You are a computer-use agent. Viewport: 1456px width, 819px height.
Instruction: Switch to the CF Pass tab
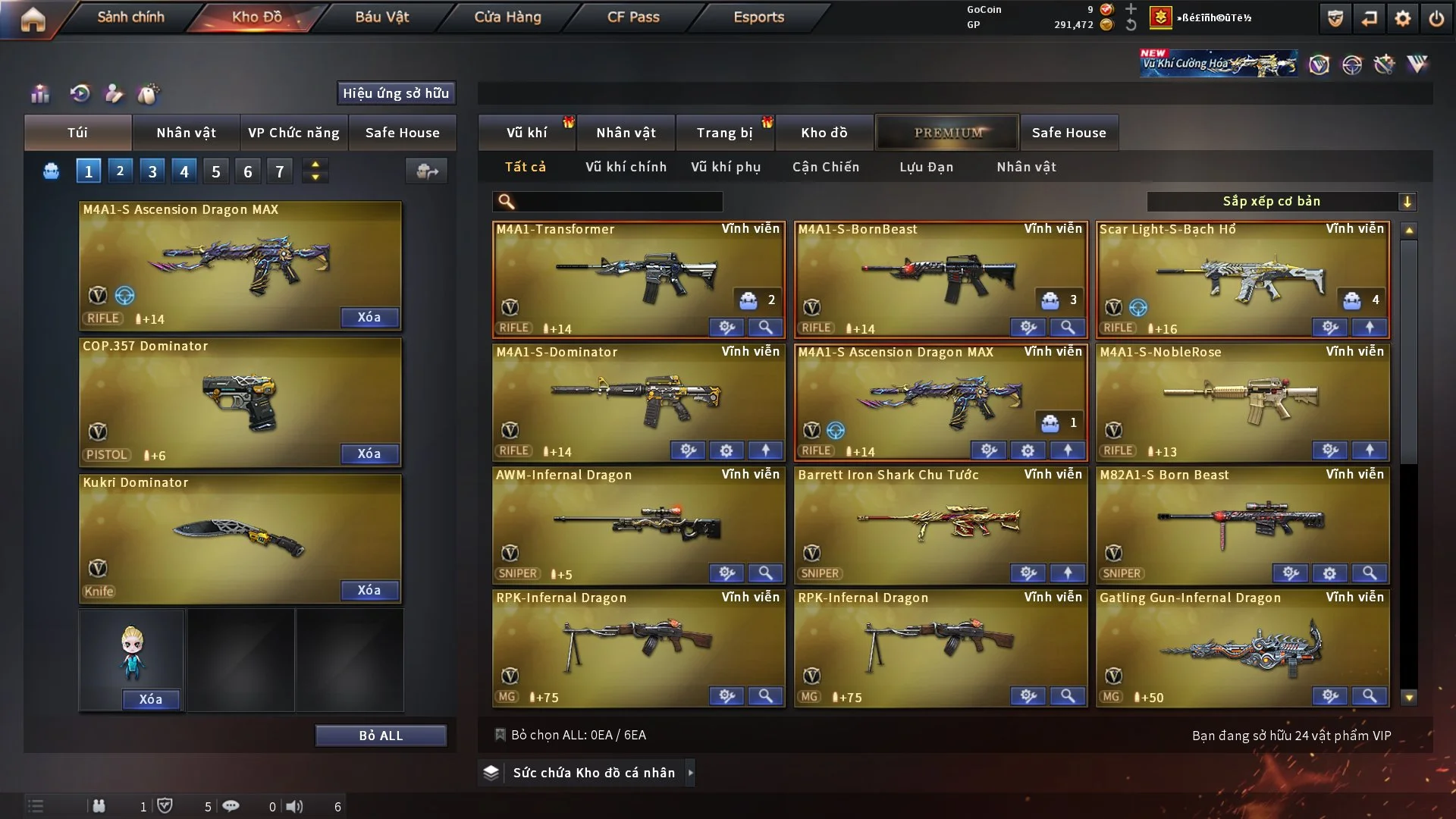pos(633,17)
